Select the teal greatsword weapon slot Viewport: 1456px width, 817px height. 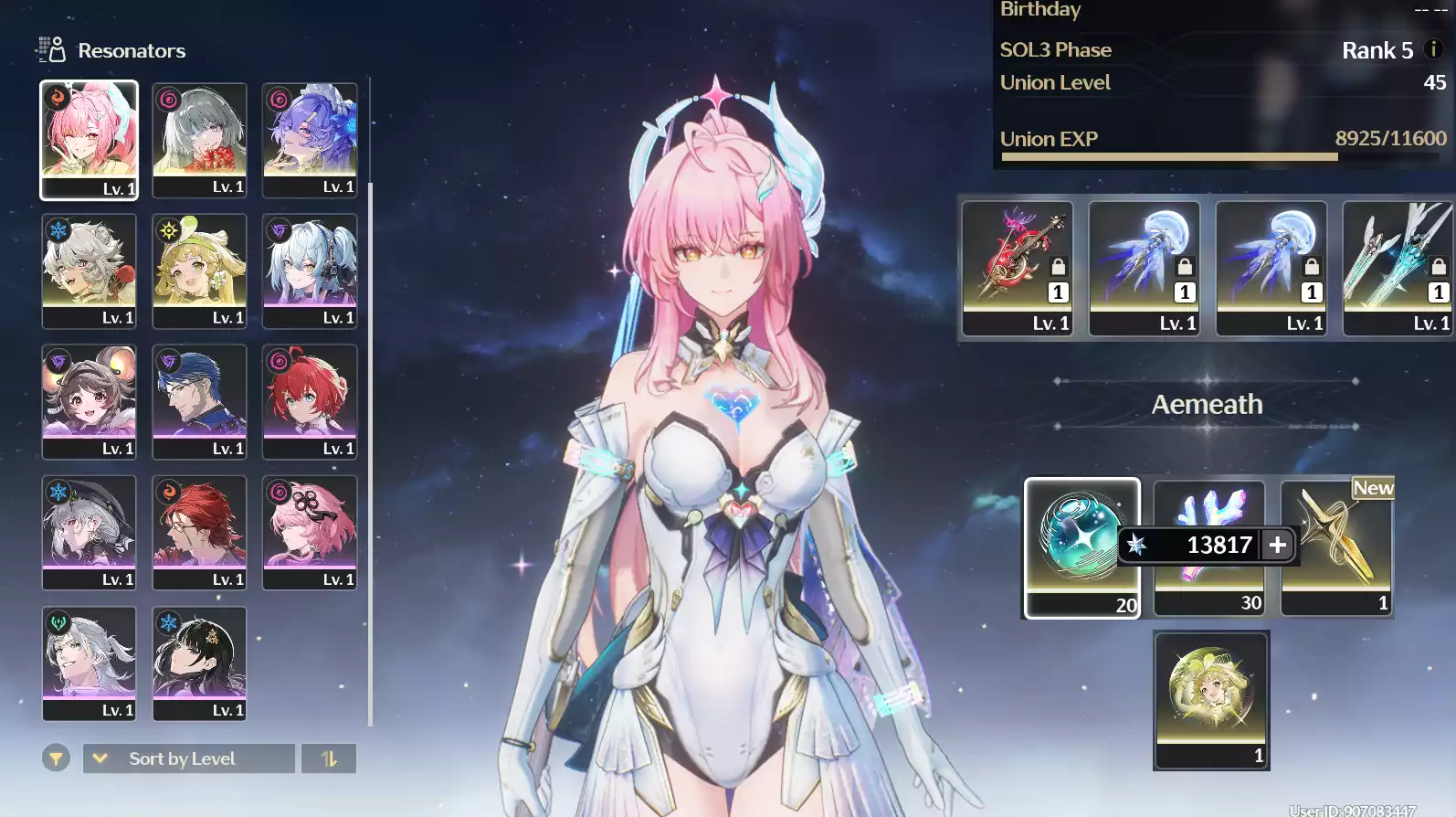(1398, 268)
